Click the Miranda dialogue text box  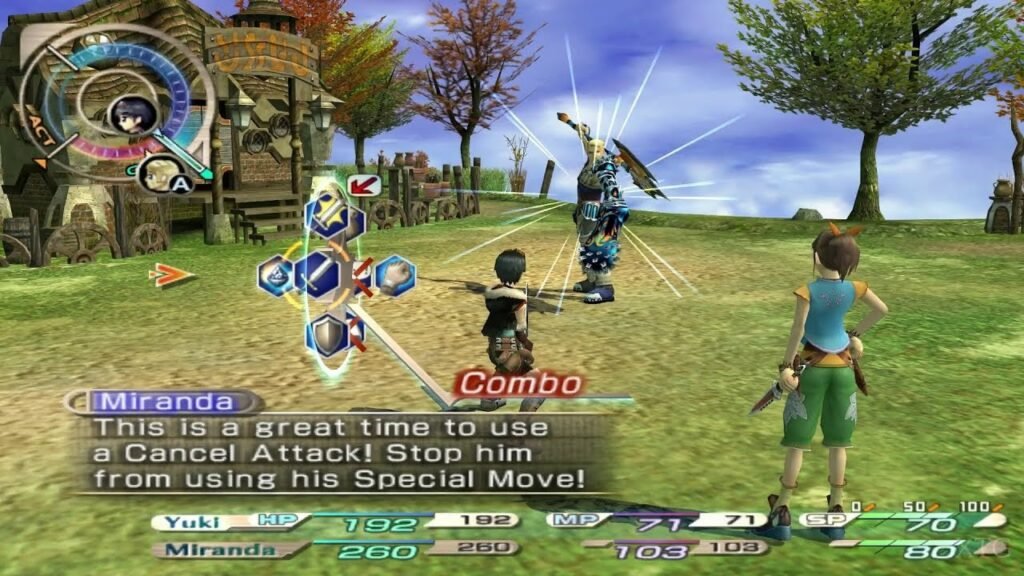(340, 453)
